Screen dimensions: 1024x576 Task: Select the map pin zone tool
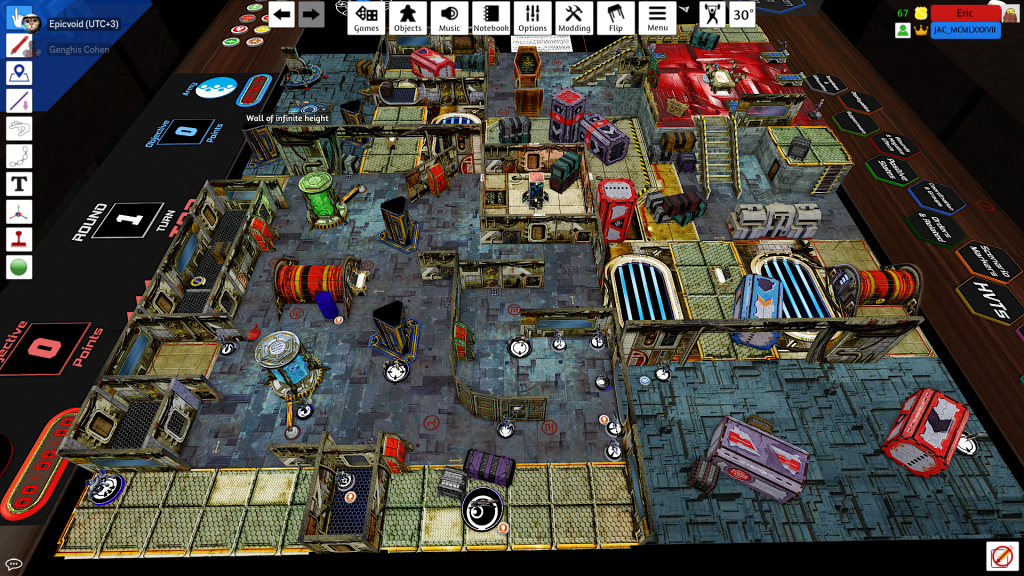[x=19, y=73]
